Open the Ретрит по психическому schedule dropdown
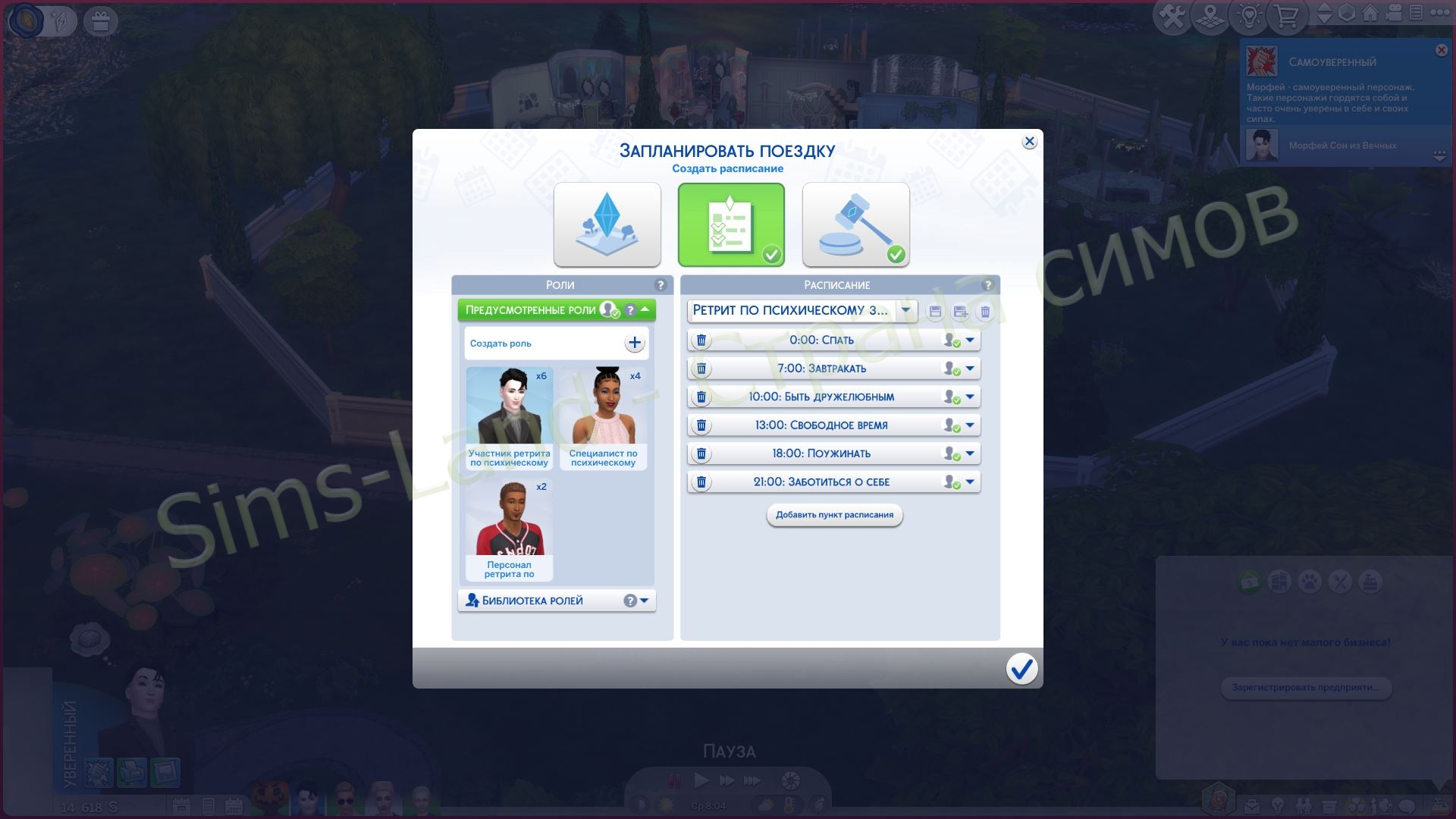Viewport: 1456px width, 819px height. tap(904, 311)
